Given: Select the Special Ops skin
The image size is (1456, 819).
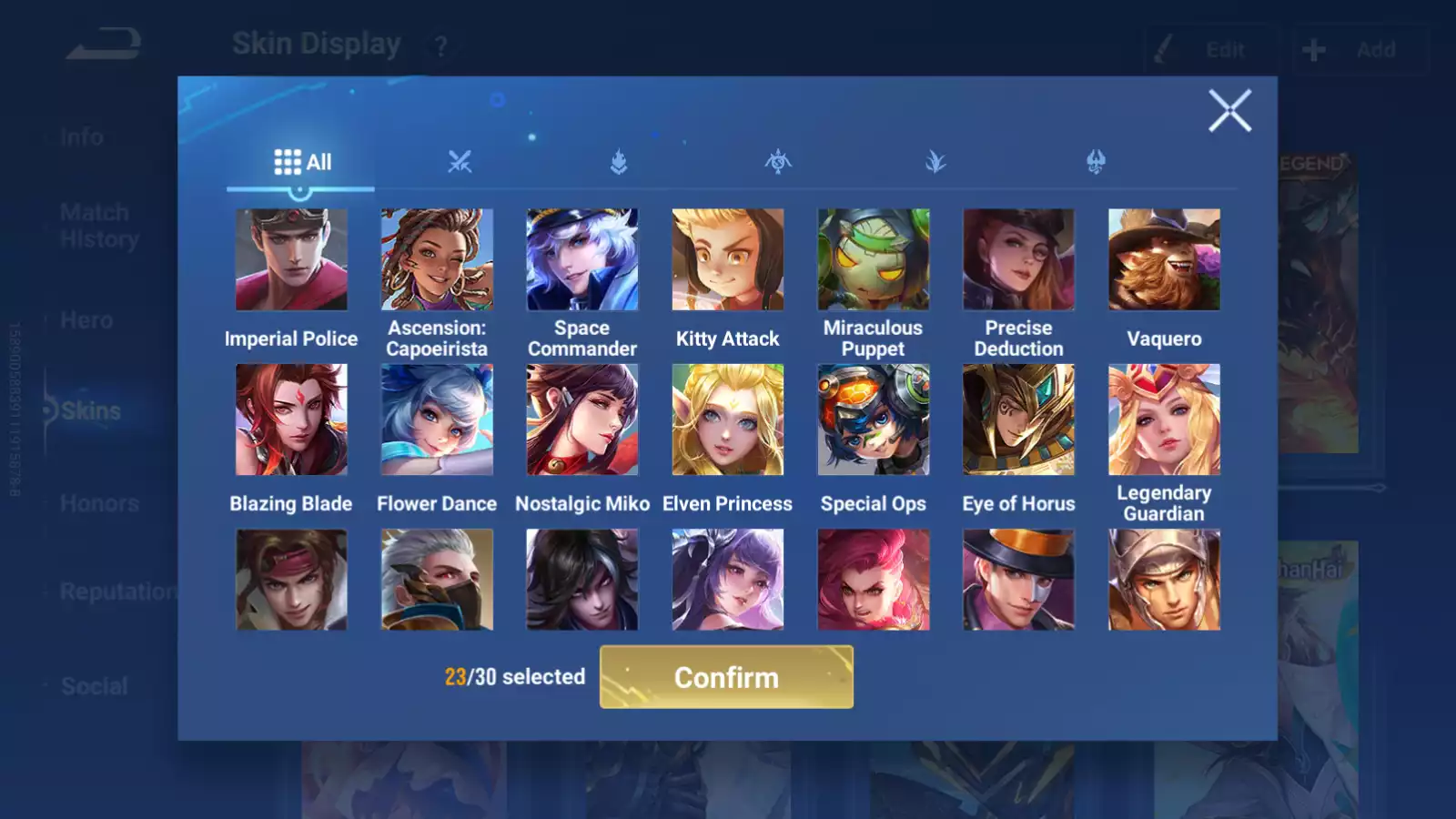Looking at the screenshot, I should tap(874, 420).
